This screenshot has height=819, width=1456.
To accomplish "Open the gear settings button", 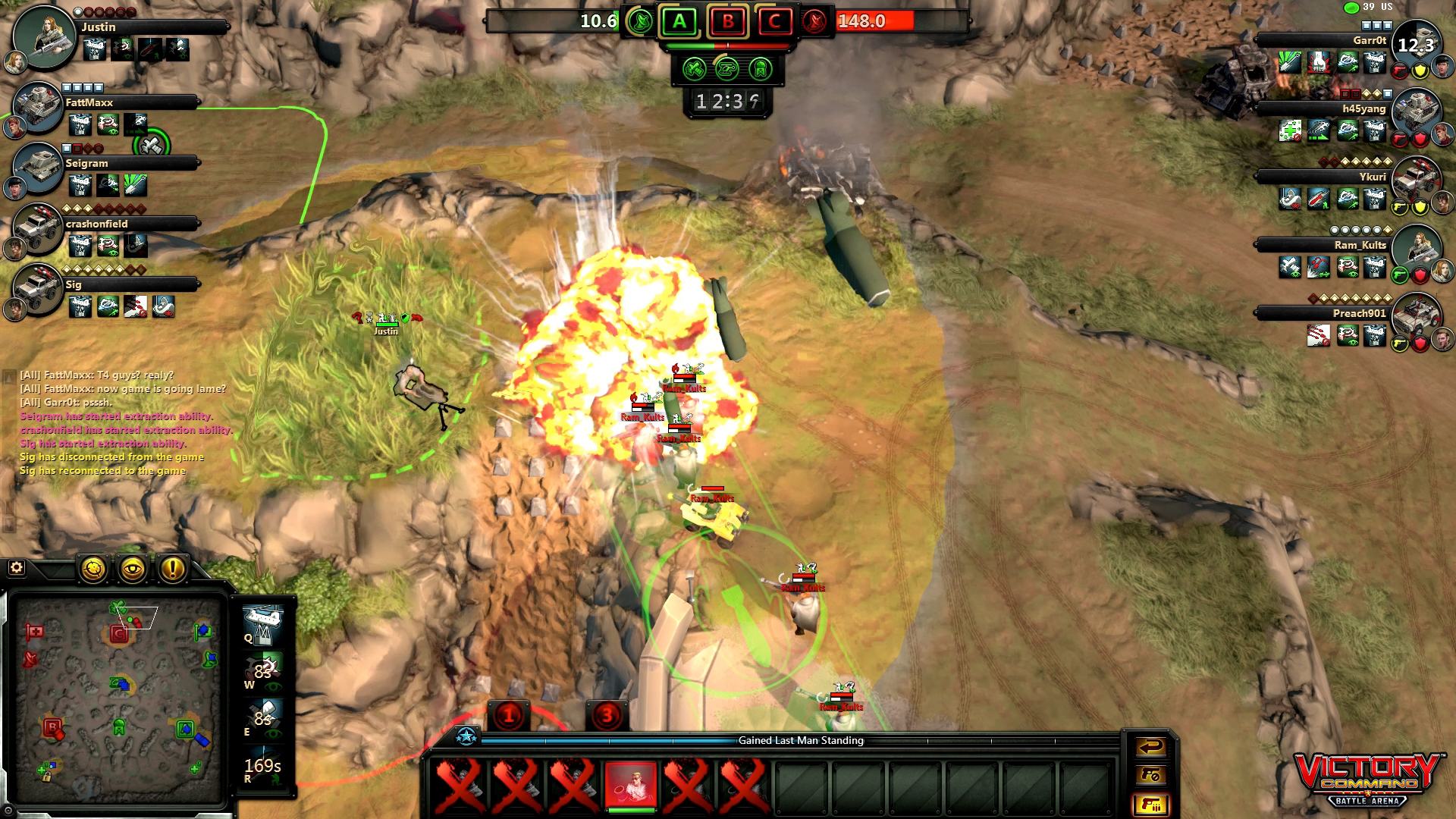I will 16,568.
